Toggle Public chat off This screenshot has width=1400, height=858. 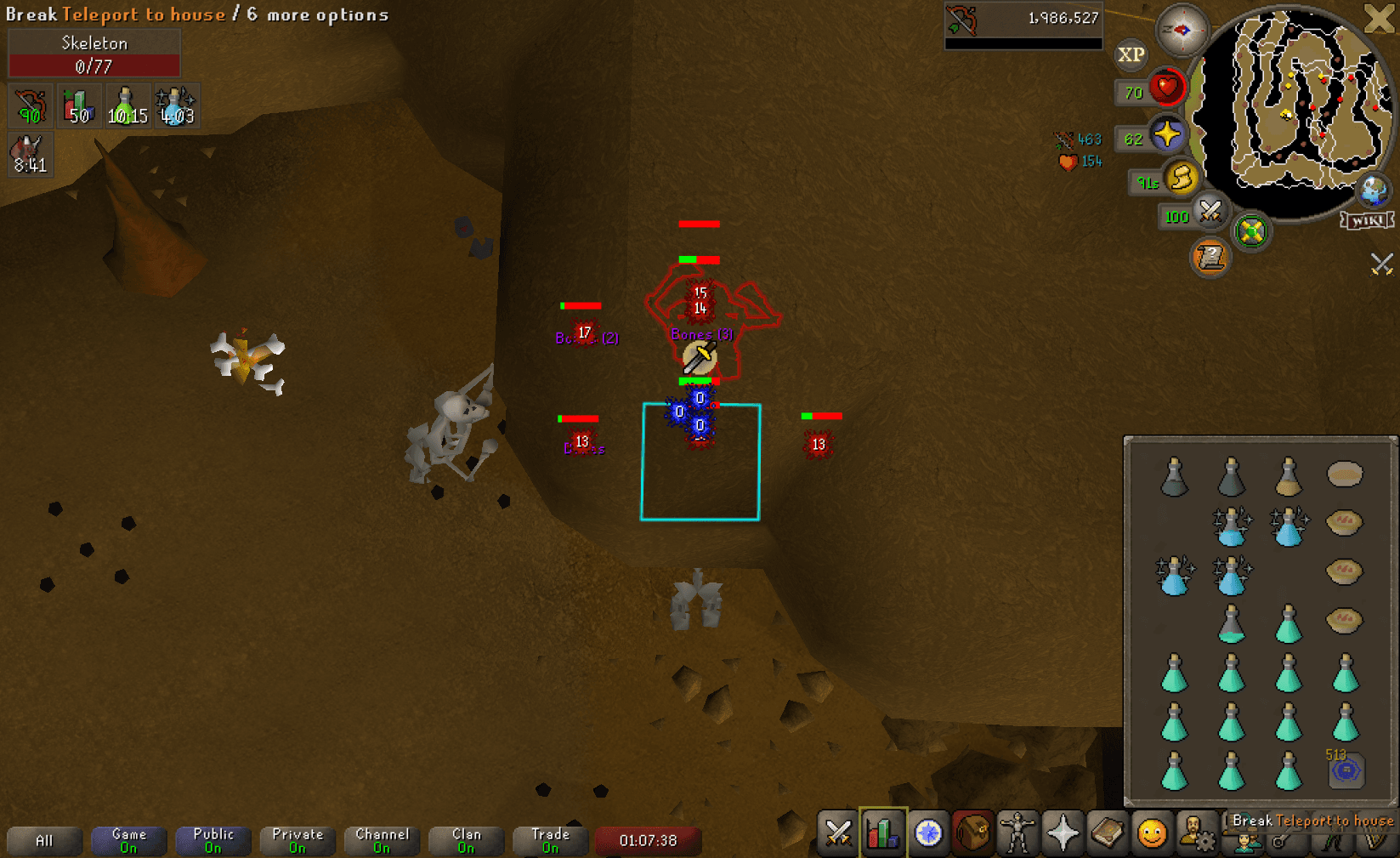[x=213, y=840]
